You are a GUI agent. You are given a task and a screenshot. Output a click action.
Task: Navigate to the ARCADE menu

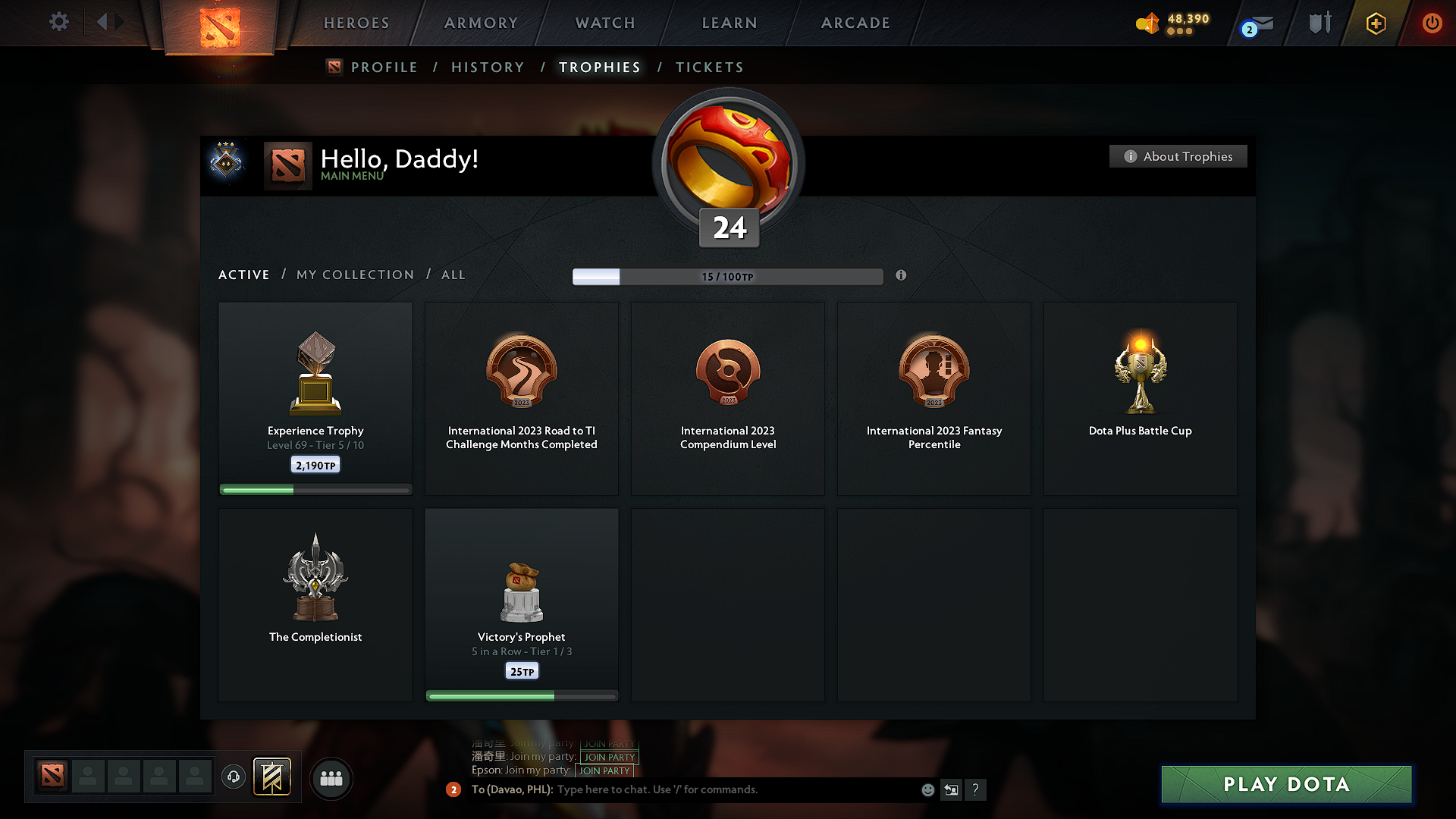(x=855, y=23)
